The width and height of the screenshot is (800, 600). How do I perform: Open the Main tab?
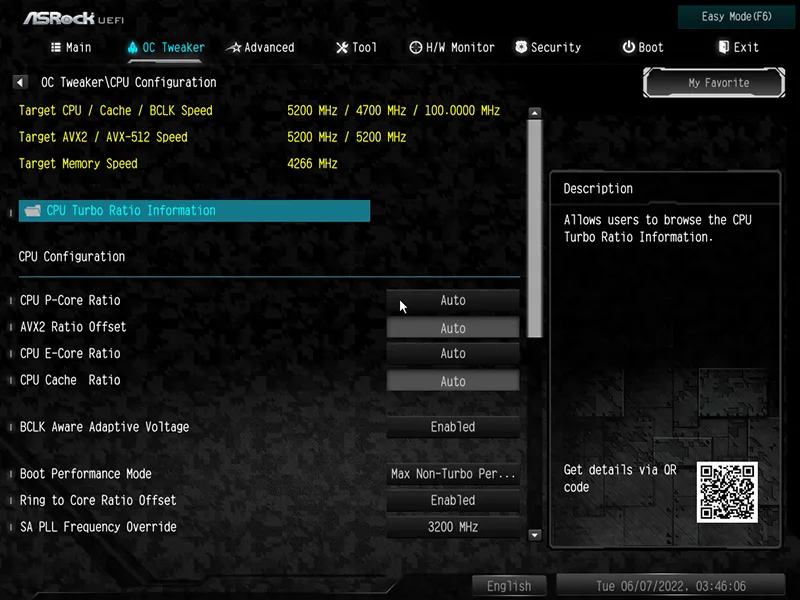[70, 47]
